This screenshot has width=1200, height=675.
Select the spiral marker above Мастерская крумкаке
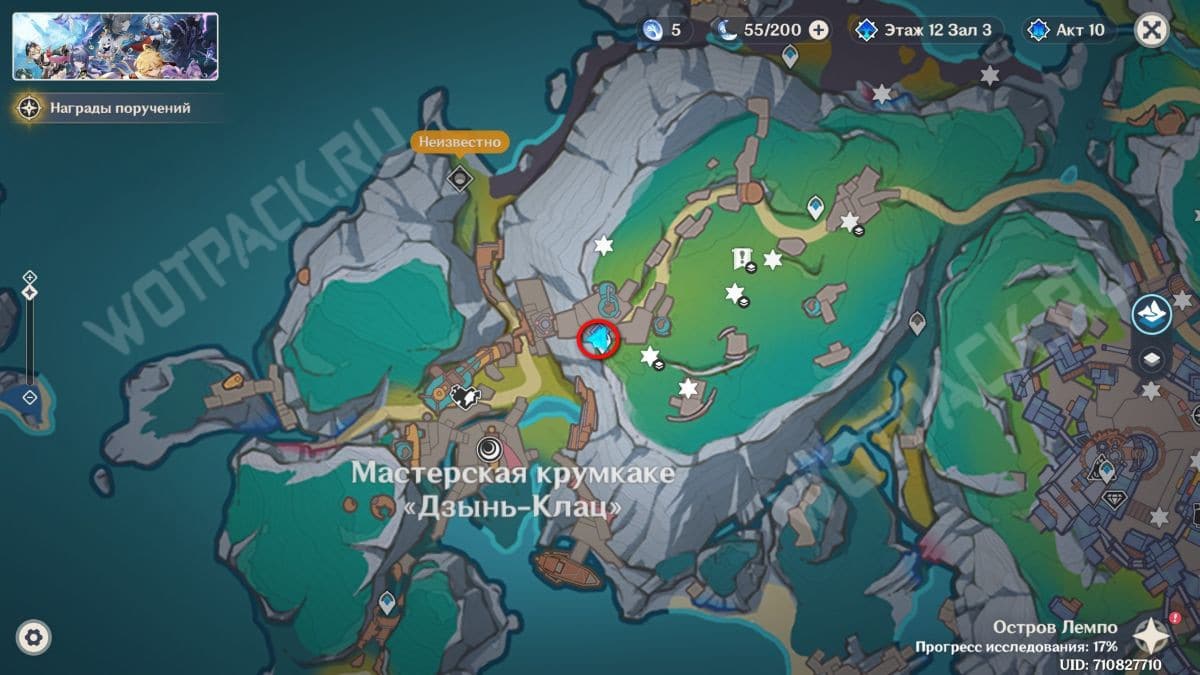click(x=489, y=448)
